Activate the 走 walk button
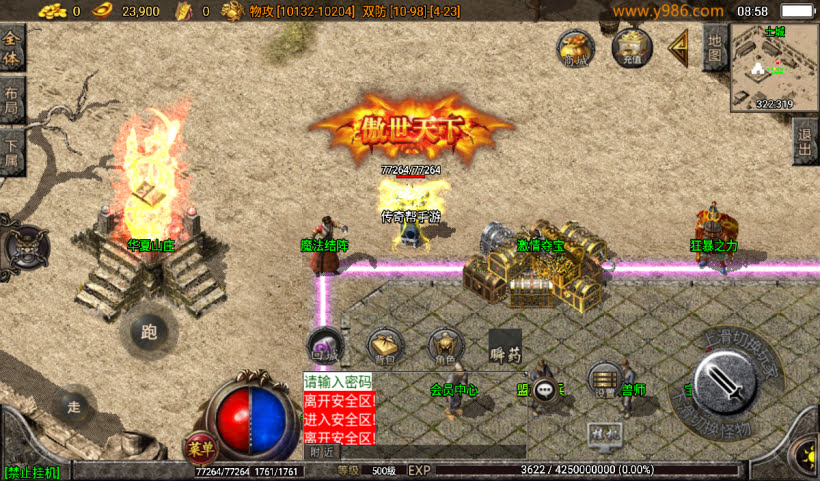 [x=74, y=406]
